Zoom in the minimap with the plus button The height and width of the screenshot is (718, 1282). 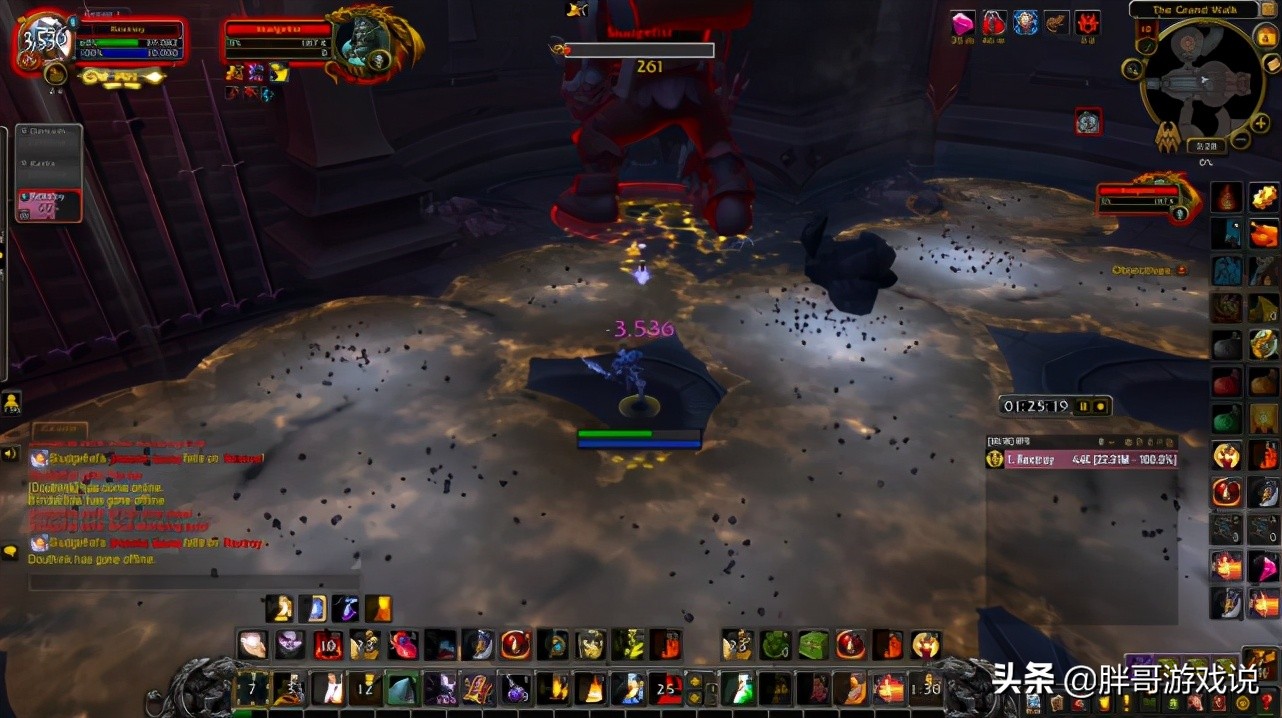[x=1262, y=123]
